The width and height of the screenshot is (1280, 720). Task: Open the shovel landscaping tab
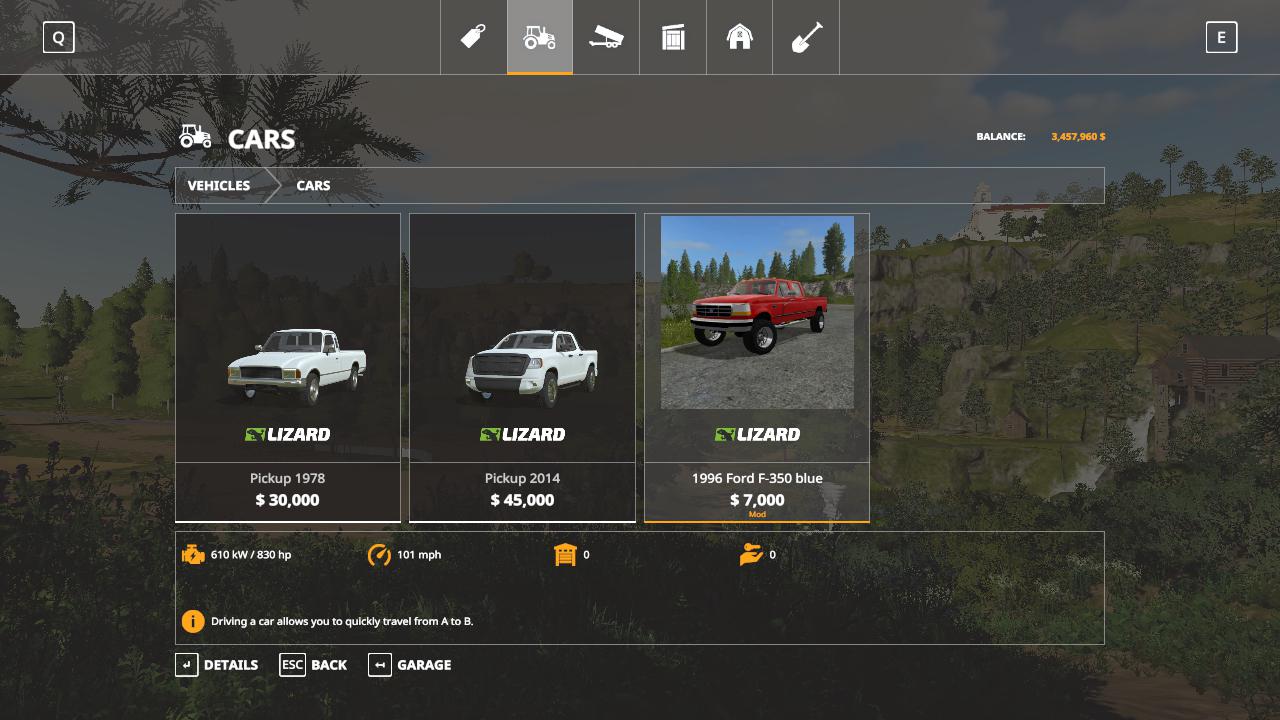coord(806,37)
